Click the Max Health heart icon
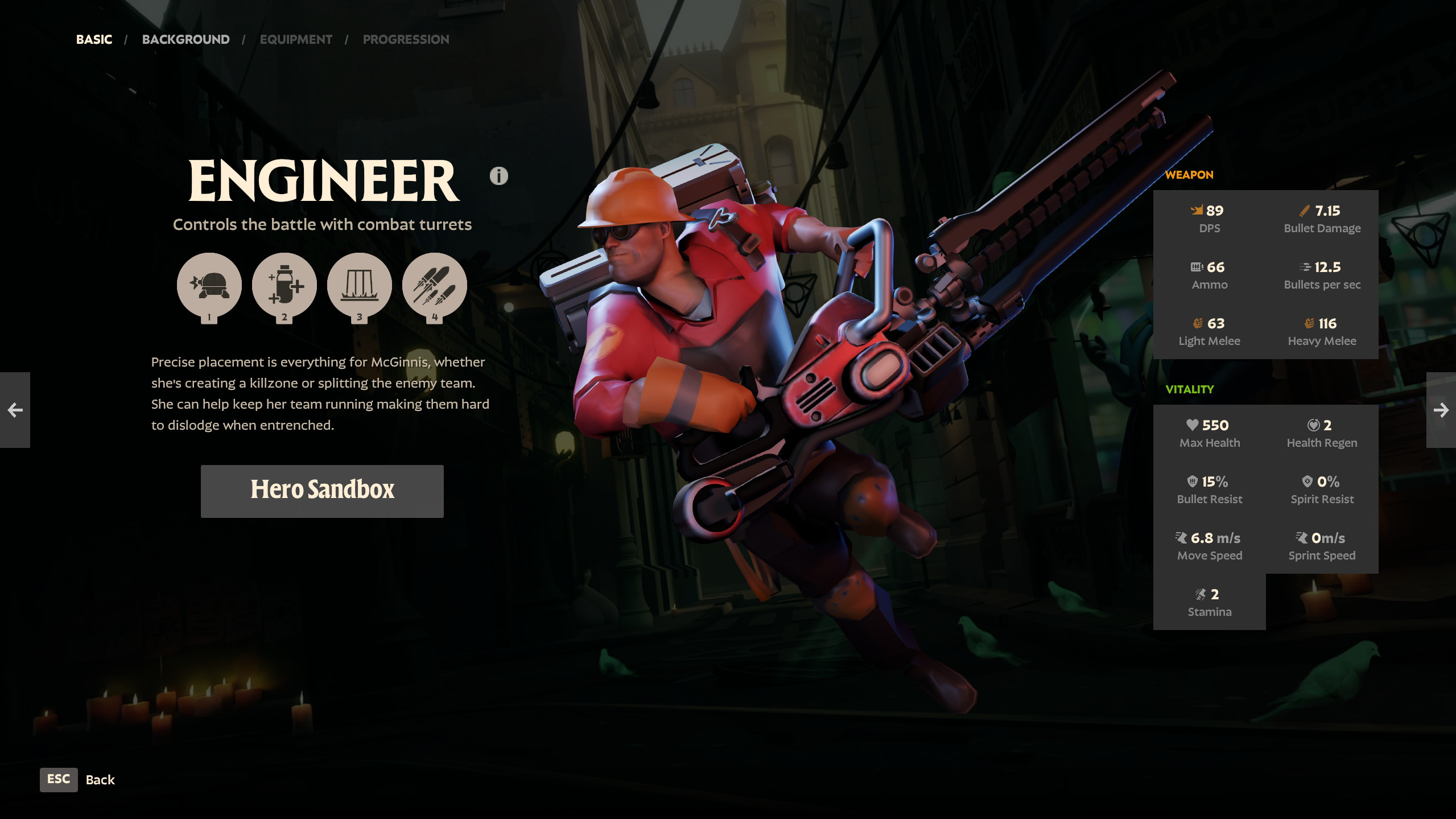The width and height of the screenshot is (1456, 819). tap(1191, 425)
